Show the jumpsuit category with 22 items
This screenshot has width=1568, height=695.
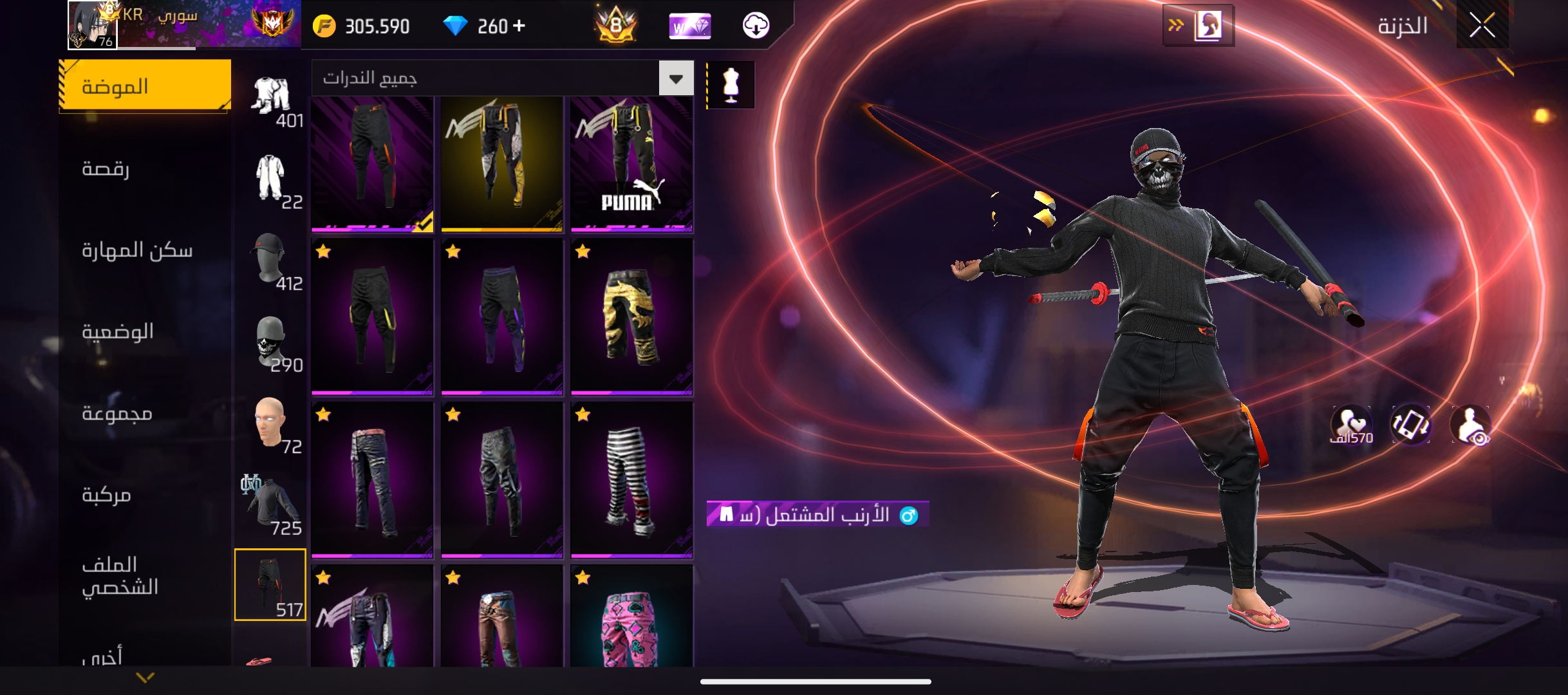(271, 180)
